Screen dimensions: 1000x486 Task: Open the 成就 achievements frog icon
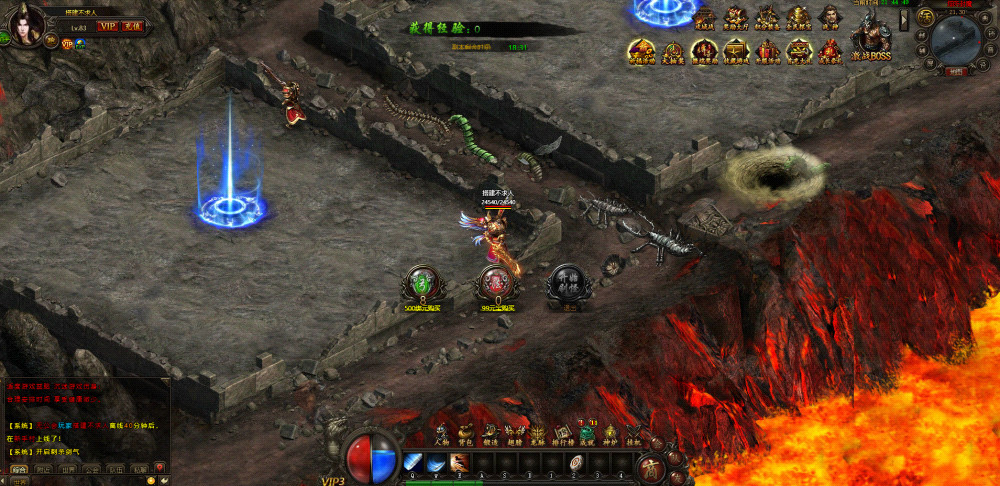pyautogui.click(x=586, y=431)
